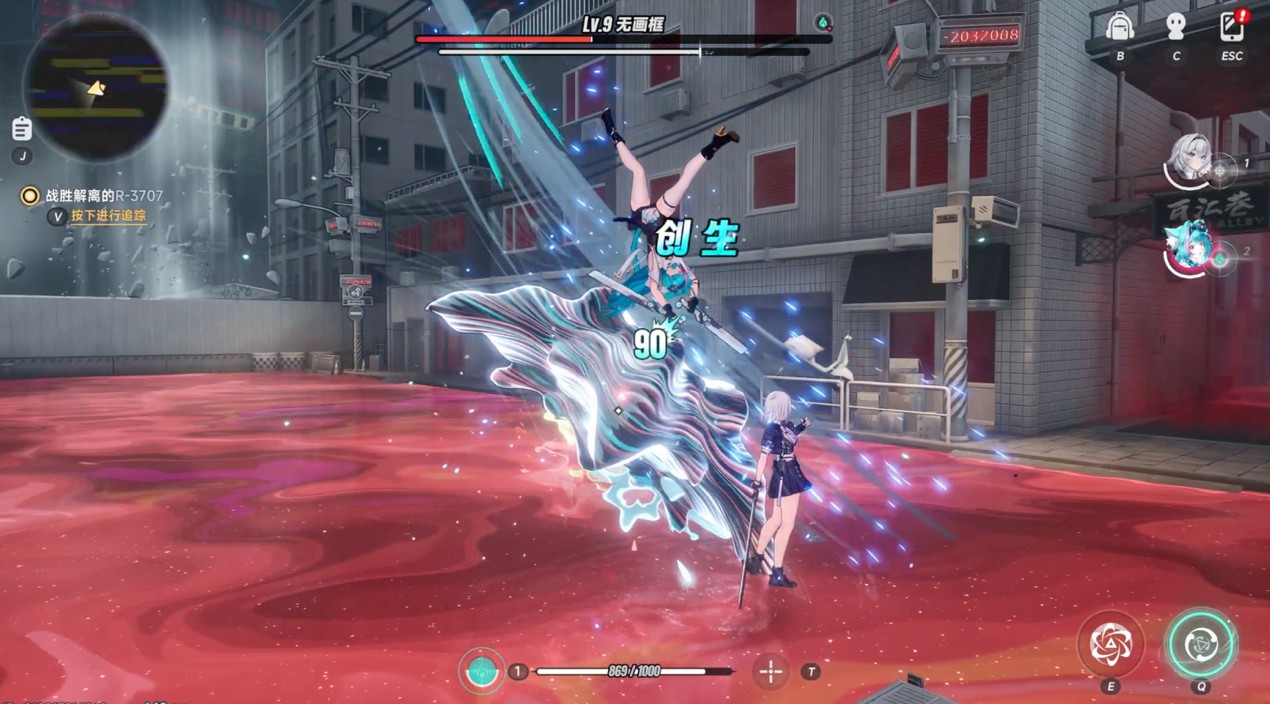
Task: Open the character menu icon
Action: [x=1176, y=27]
